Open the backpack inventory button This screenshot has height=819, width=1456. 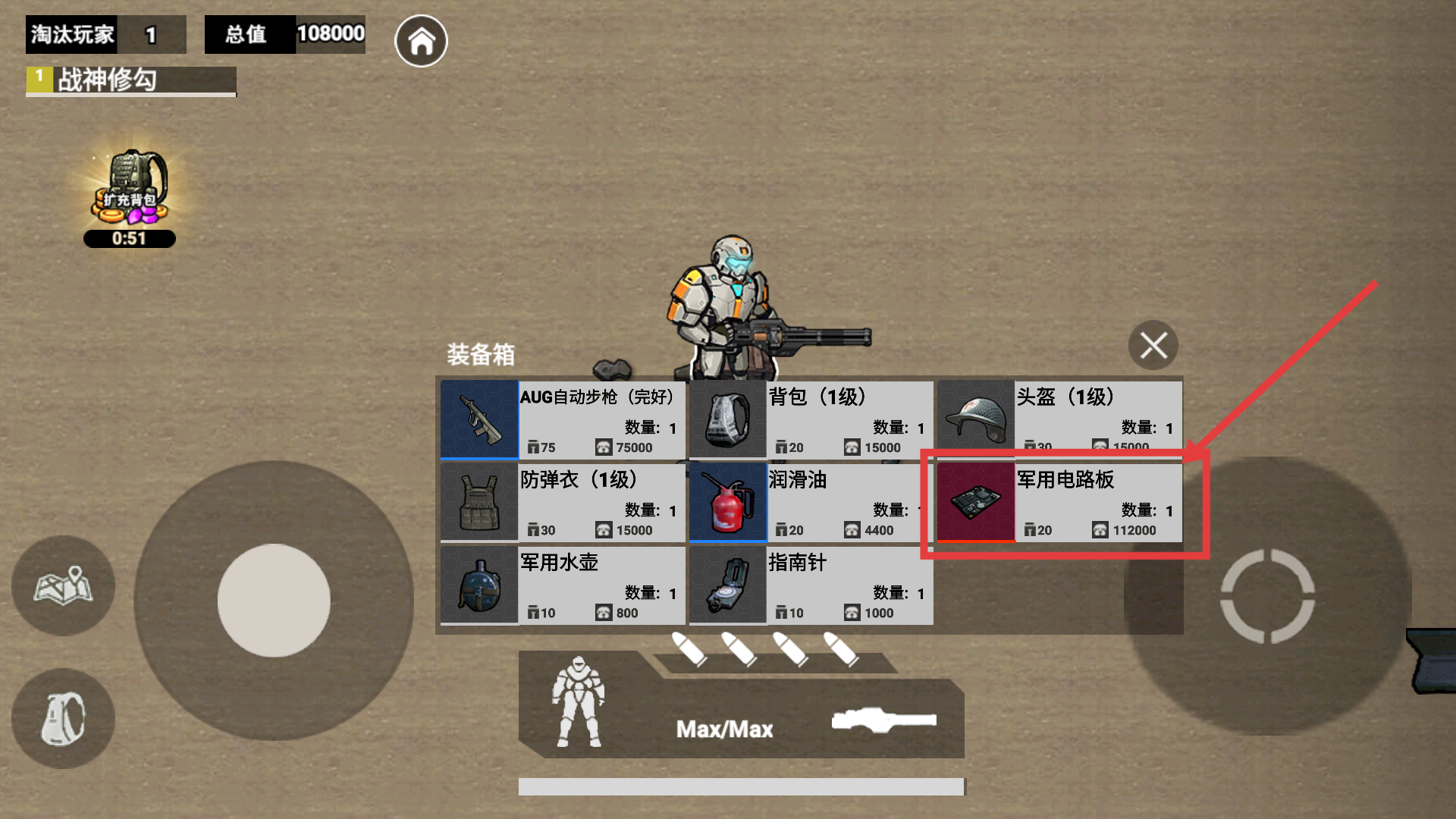64,718
